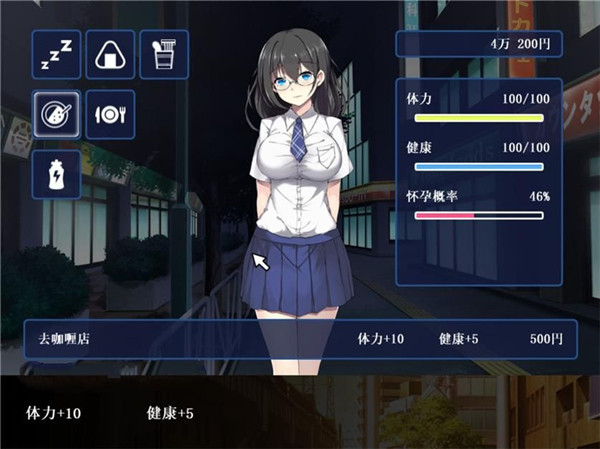The image size is (600, 449).
Task: Confirm the 去咖喱店 500円 action bar
Action: click(x=300, y=339)
